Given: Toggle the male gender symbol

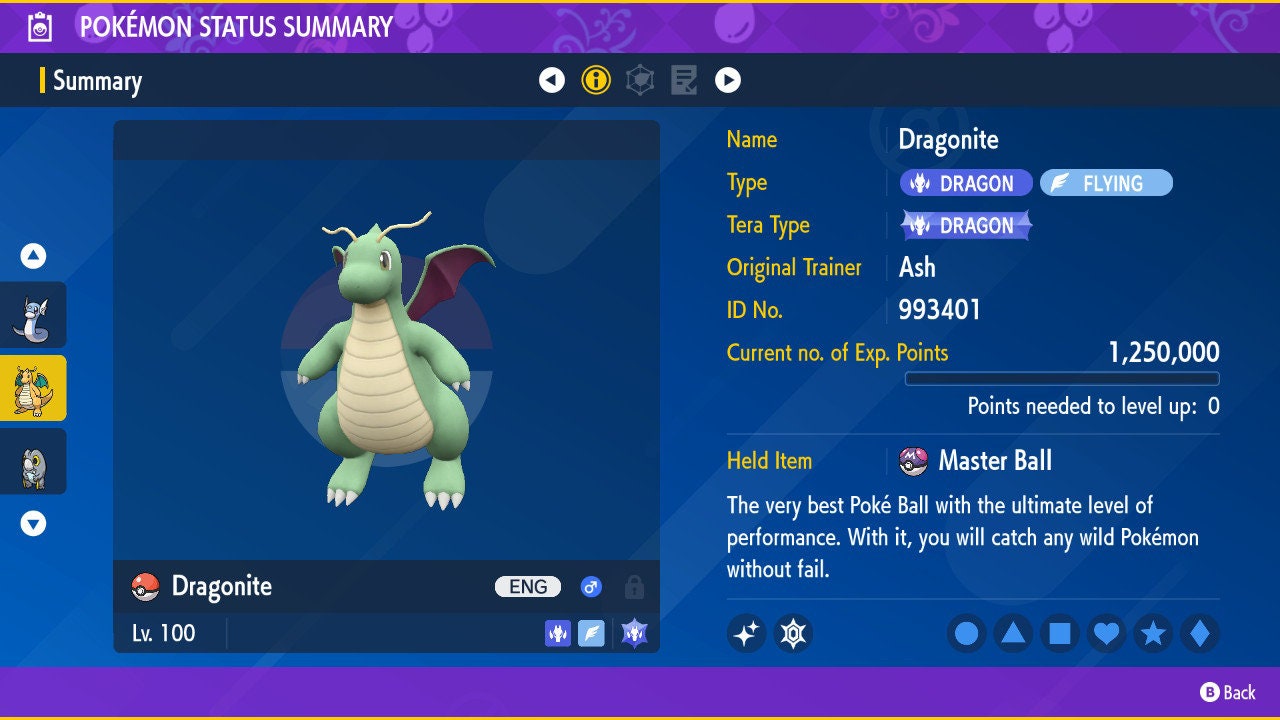Looking at the screenshot, I should click(590, 587).
